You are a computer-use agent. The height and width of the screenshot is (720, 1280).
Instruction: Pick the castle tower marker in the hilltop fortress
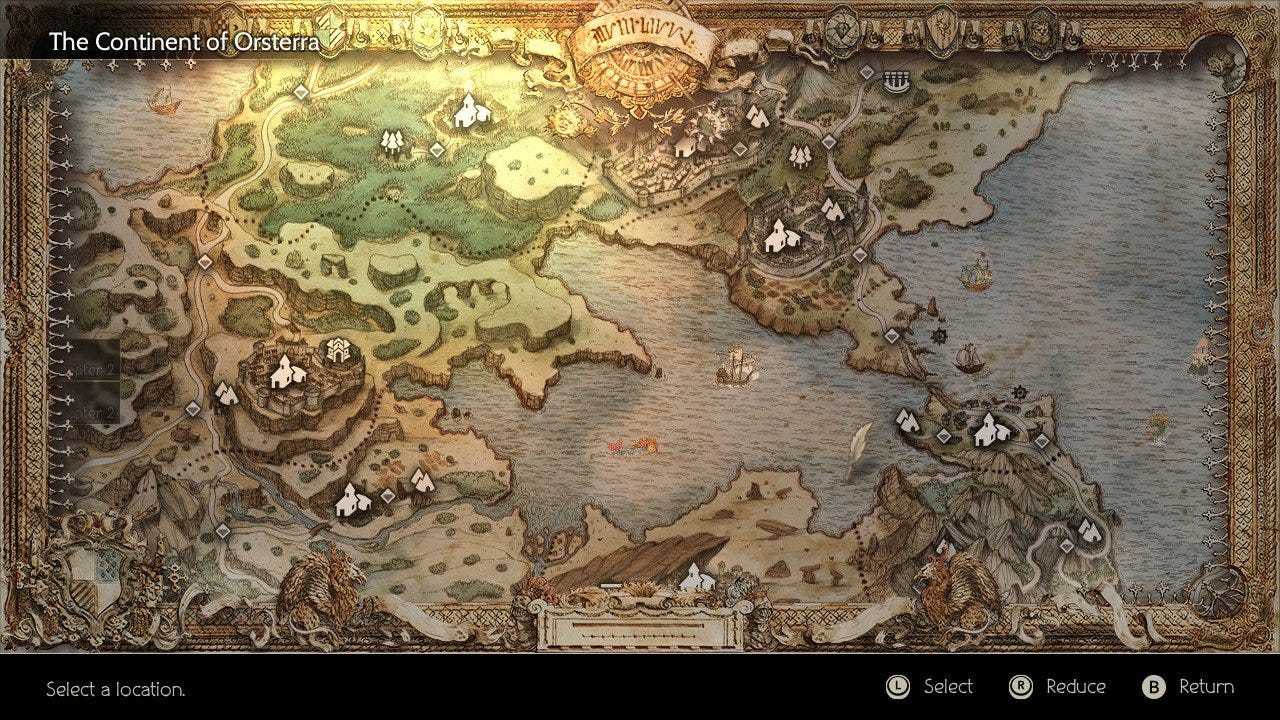point(337,351)
